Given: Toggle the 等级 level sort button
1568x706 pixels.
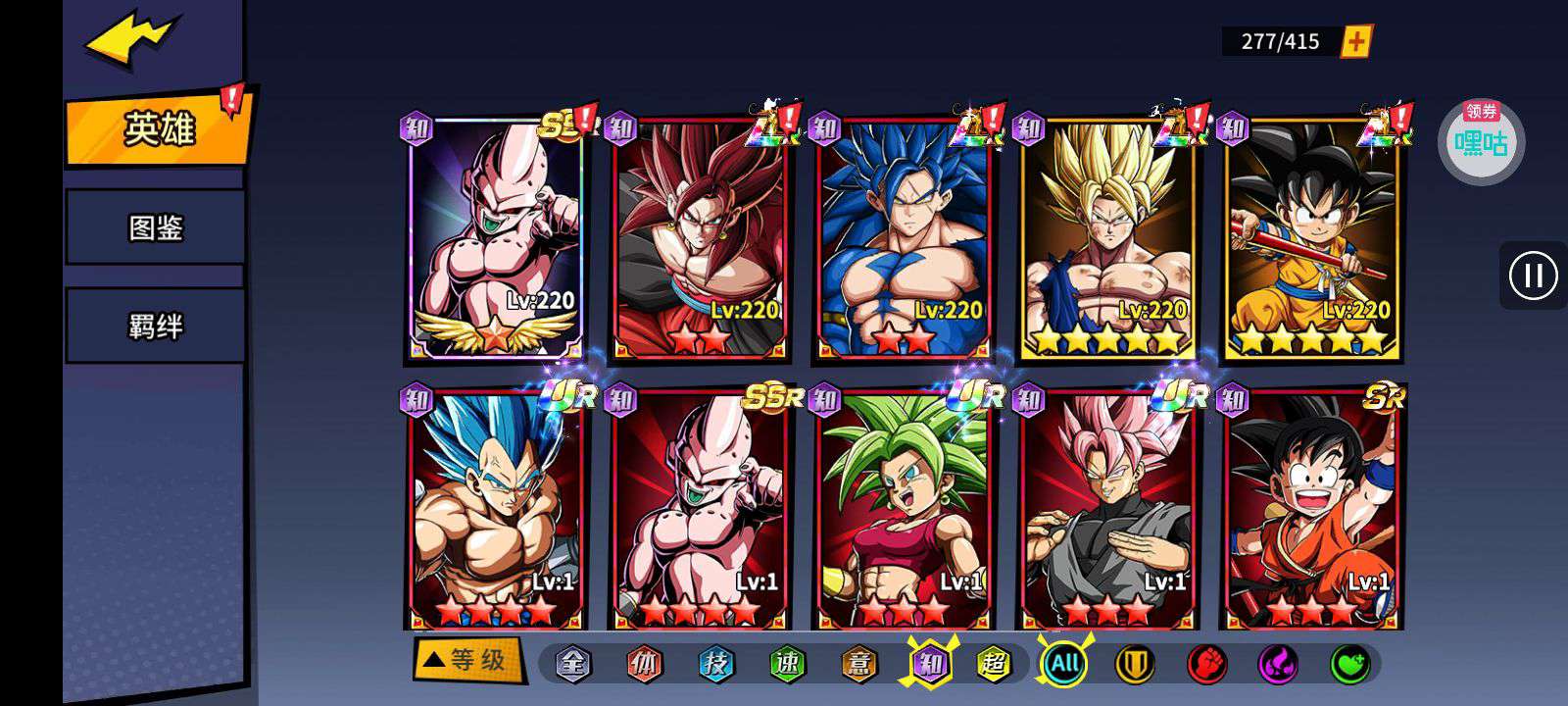Looking at the screenshot, I should coord(468,660).
